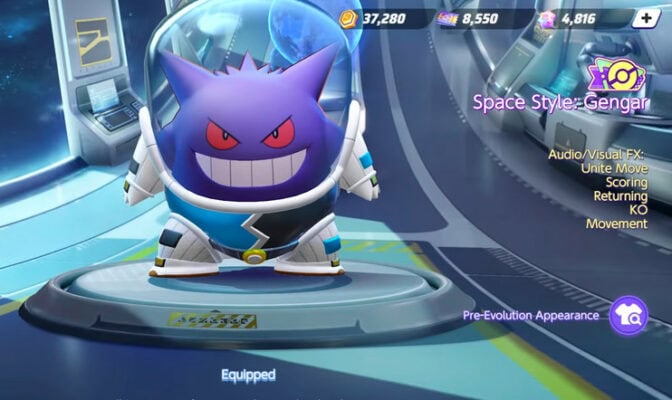Toggle Pre-Evolution Appearance view
This screenshot has width=672, height=400.
click(627, 315)
